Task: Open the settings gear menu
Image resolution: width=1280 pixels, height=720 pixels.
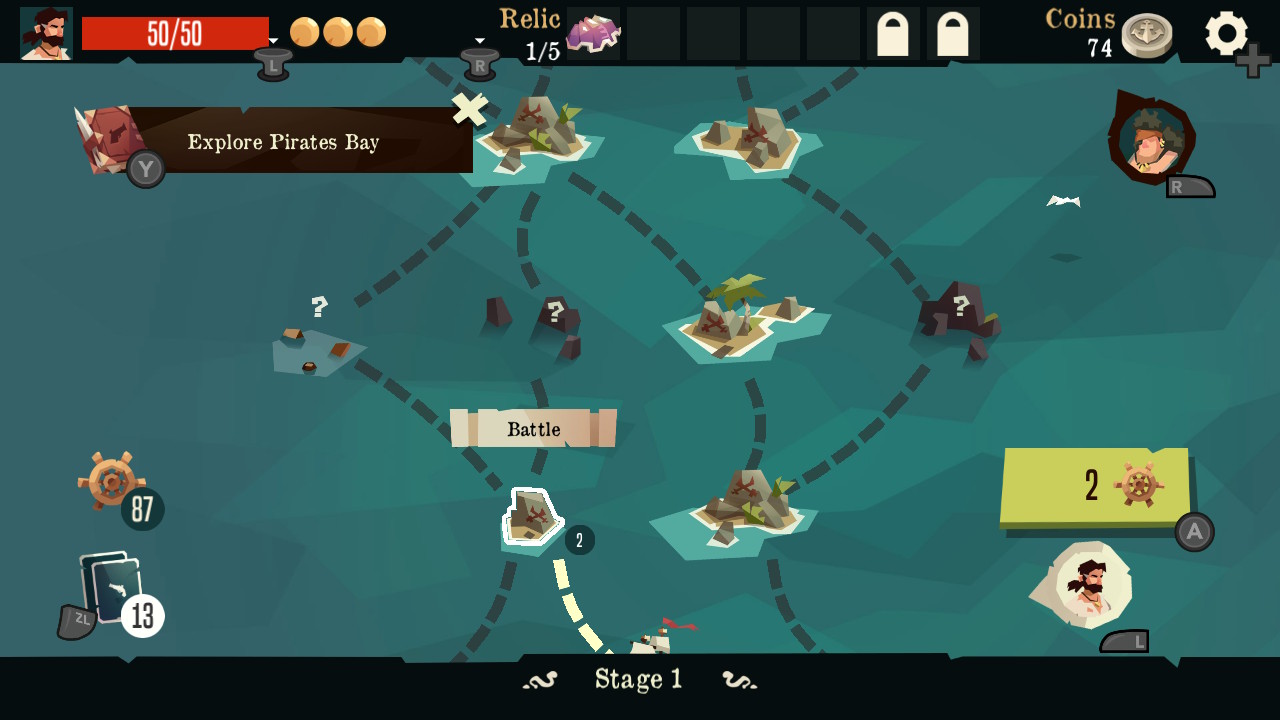Action: coord(1229,33)
